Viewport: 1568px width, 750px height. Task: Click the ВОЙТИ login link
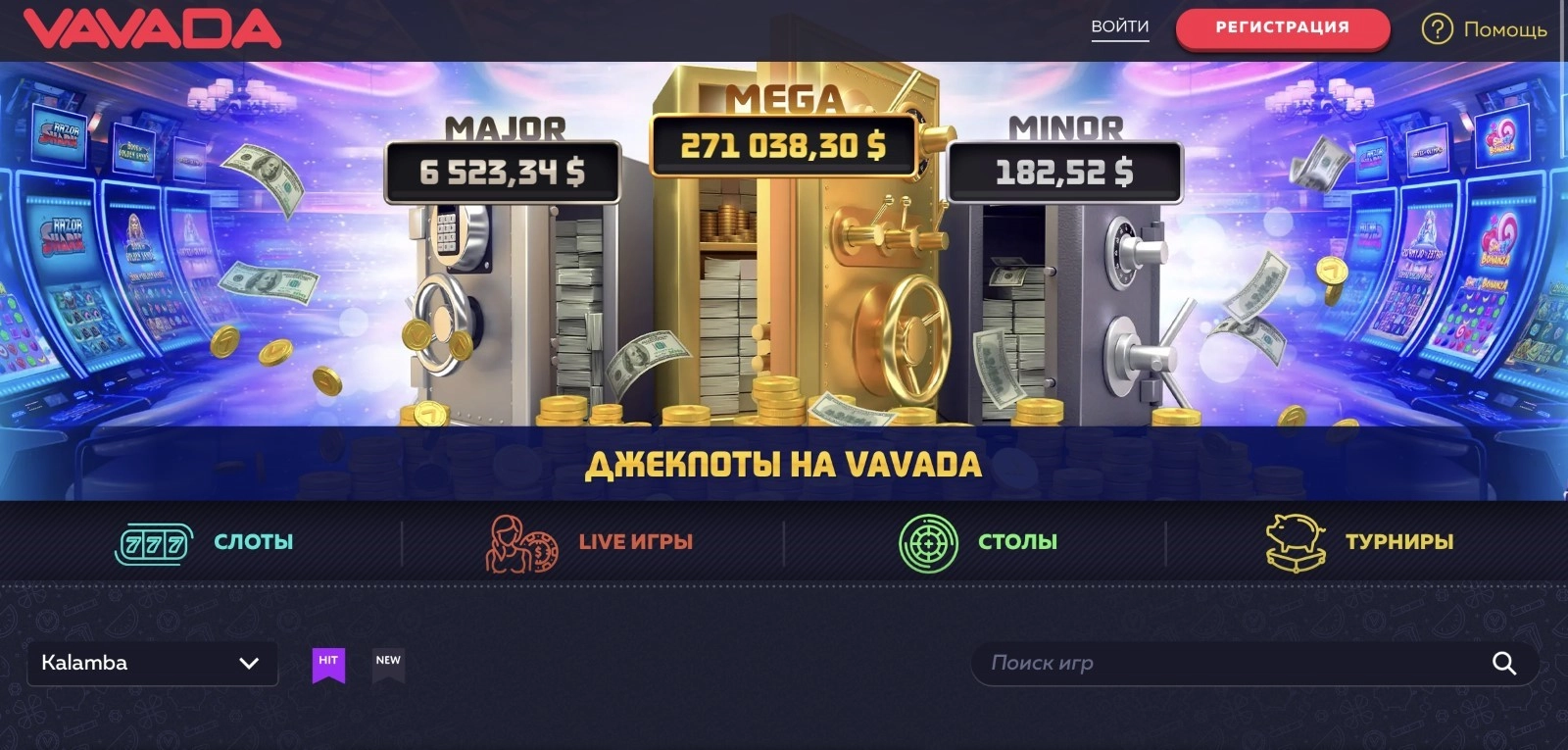1119,28
